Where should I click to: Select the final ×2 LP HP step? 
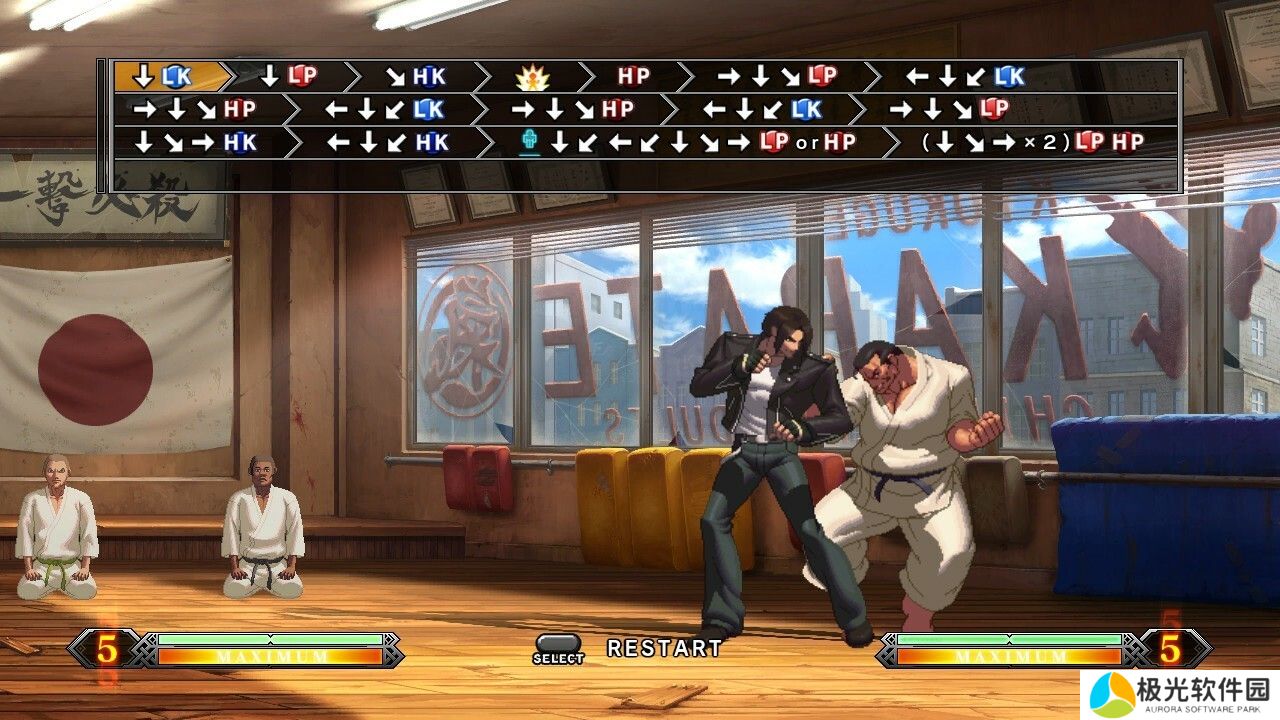[x=1032, y=142]
